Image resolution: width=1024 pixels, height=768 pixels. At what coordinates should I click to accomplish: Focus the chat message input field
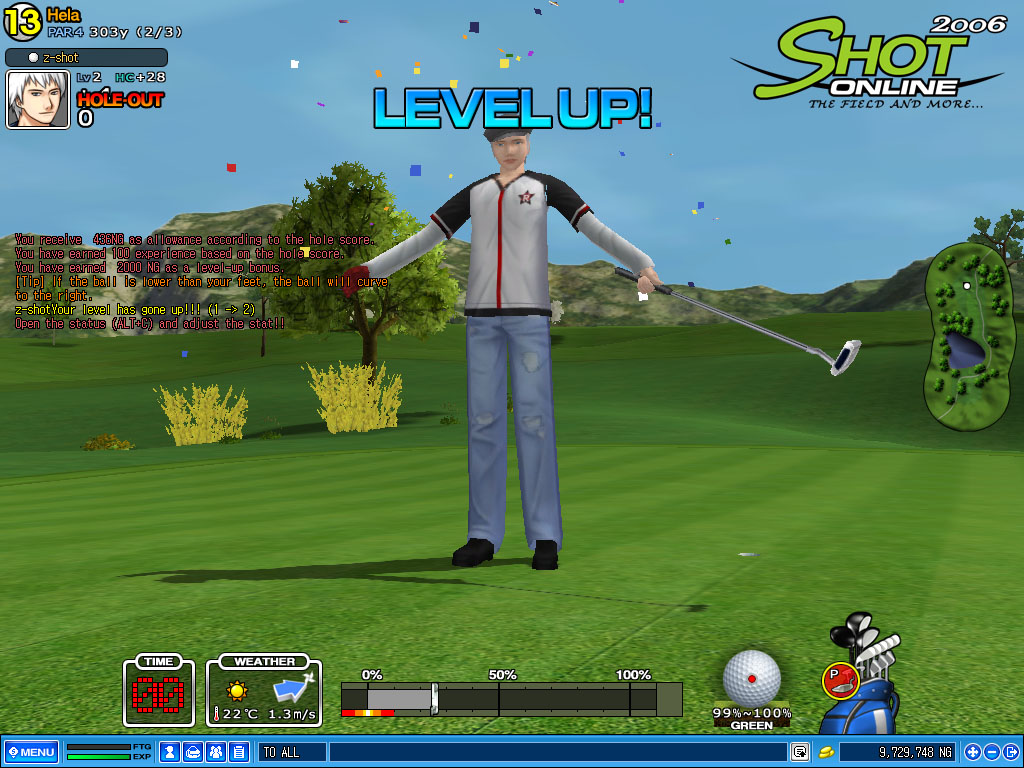click(555, 751)
